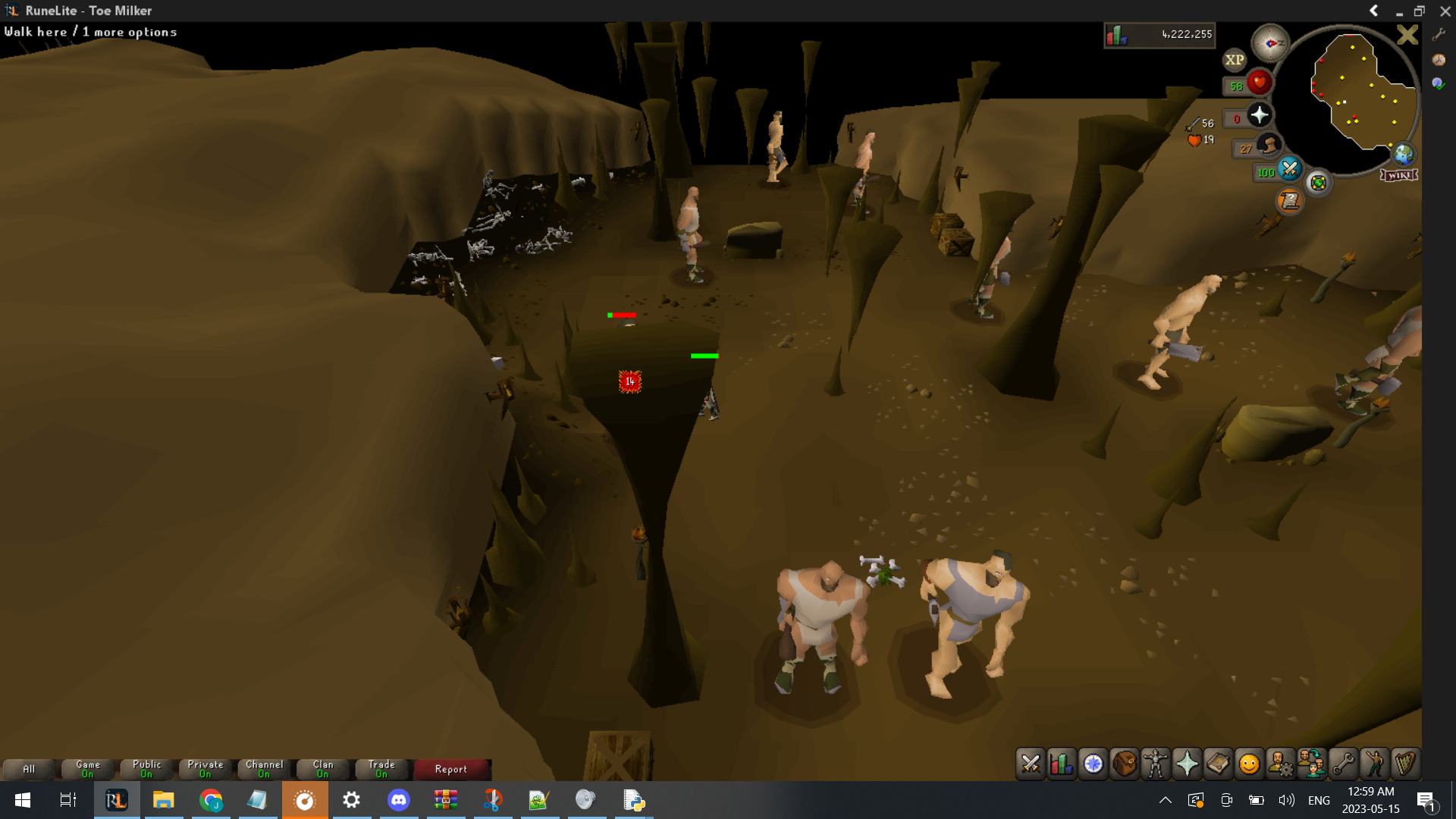This screenshot has height=819, width=1456.
Task: Click the red Report button
Action: point(451,769)
